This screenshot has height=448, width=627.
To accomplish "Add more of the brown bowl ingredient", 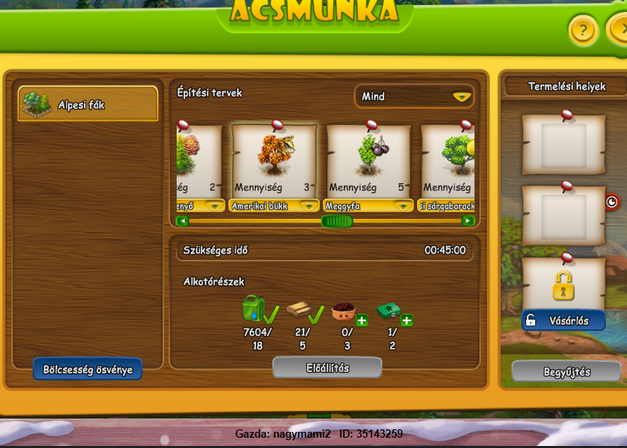I will coord(361,321).
